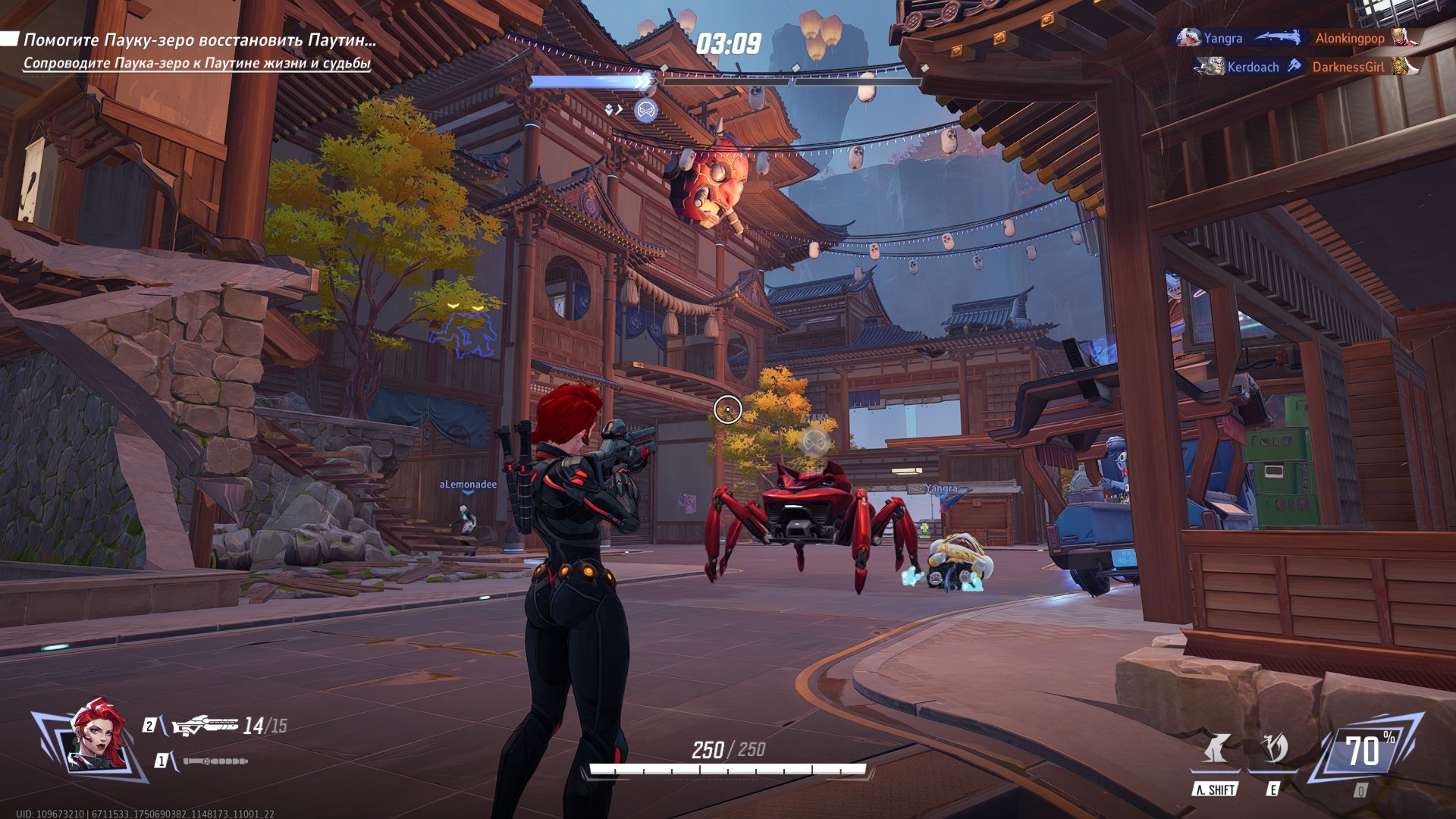Image resolution: width=1456 pixels, height=819 pixels.
Task: Switch to the baton weapon slot
Action: pos(215,761)
